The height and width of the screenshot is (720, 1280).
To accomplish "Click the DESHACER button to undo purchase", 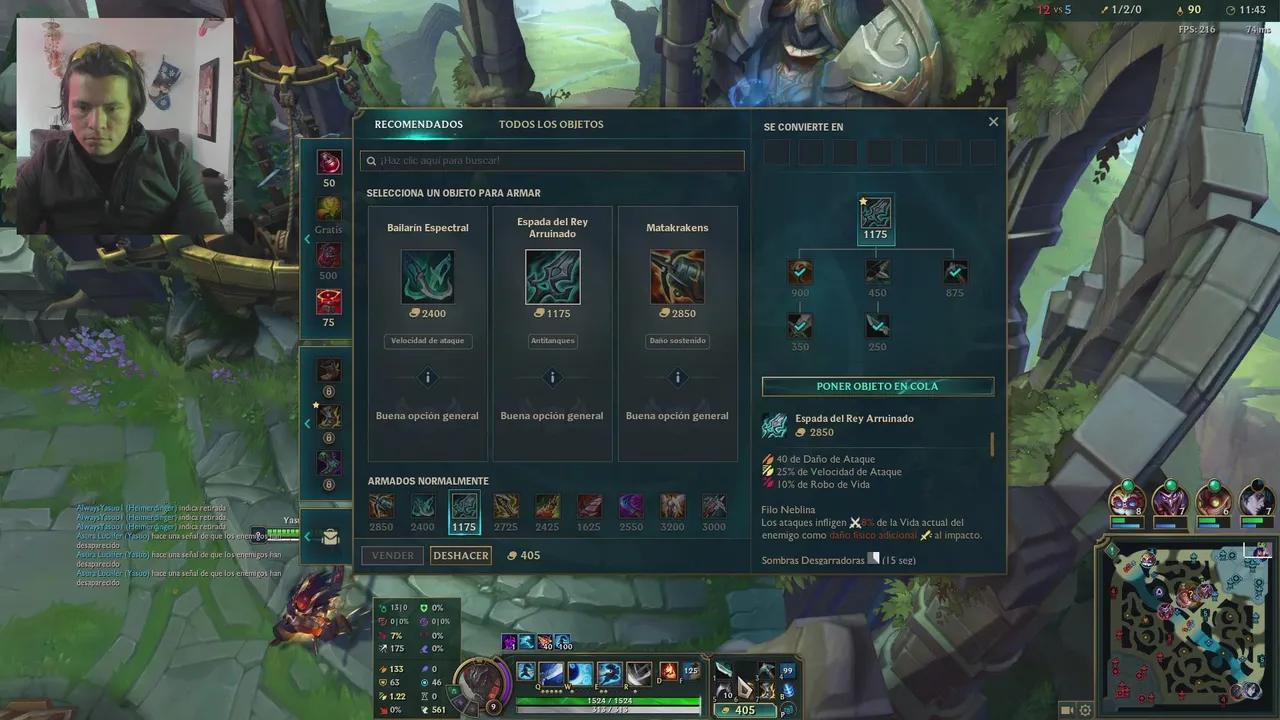I will [x=460, y=555].
